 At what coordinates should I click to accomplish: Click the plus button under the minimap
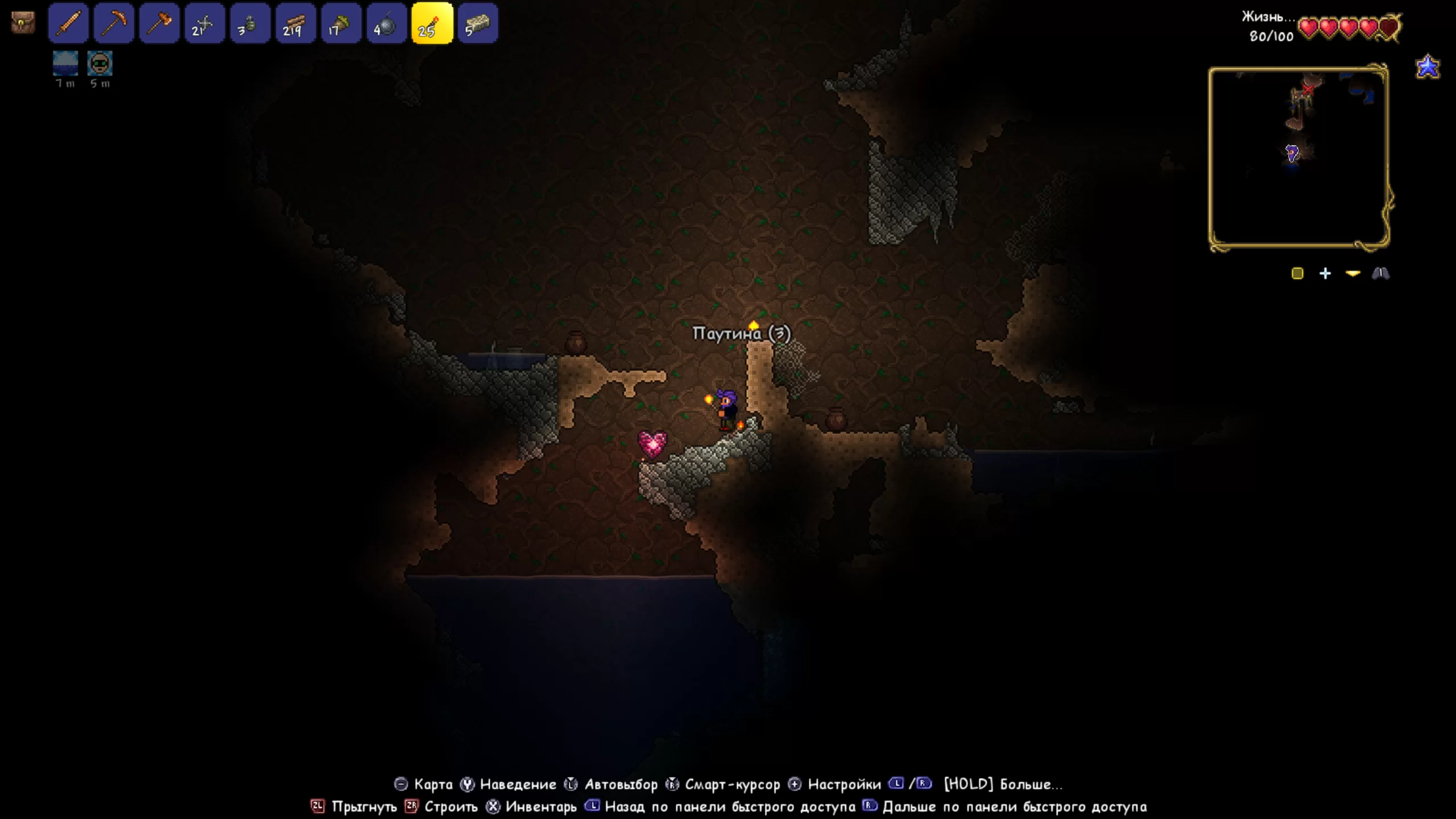[x=1325, y=274]
